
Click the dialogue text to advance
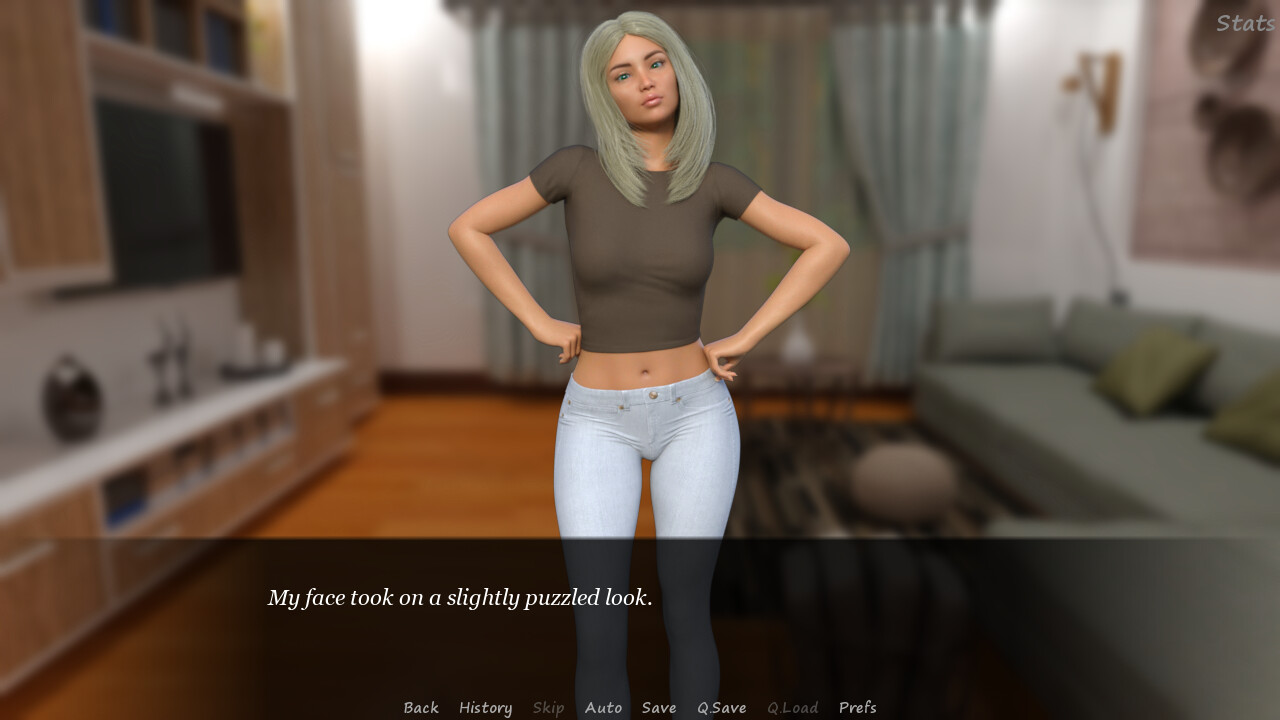[459, 597]
